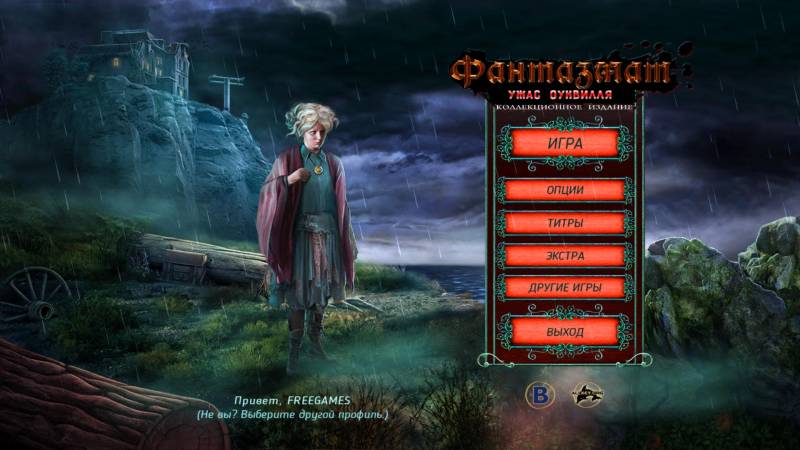
Task: Start the game with the ИГРА button
Action: (565, 142)
